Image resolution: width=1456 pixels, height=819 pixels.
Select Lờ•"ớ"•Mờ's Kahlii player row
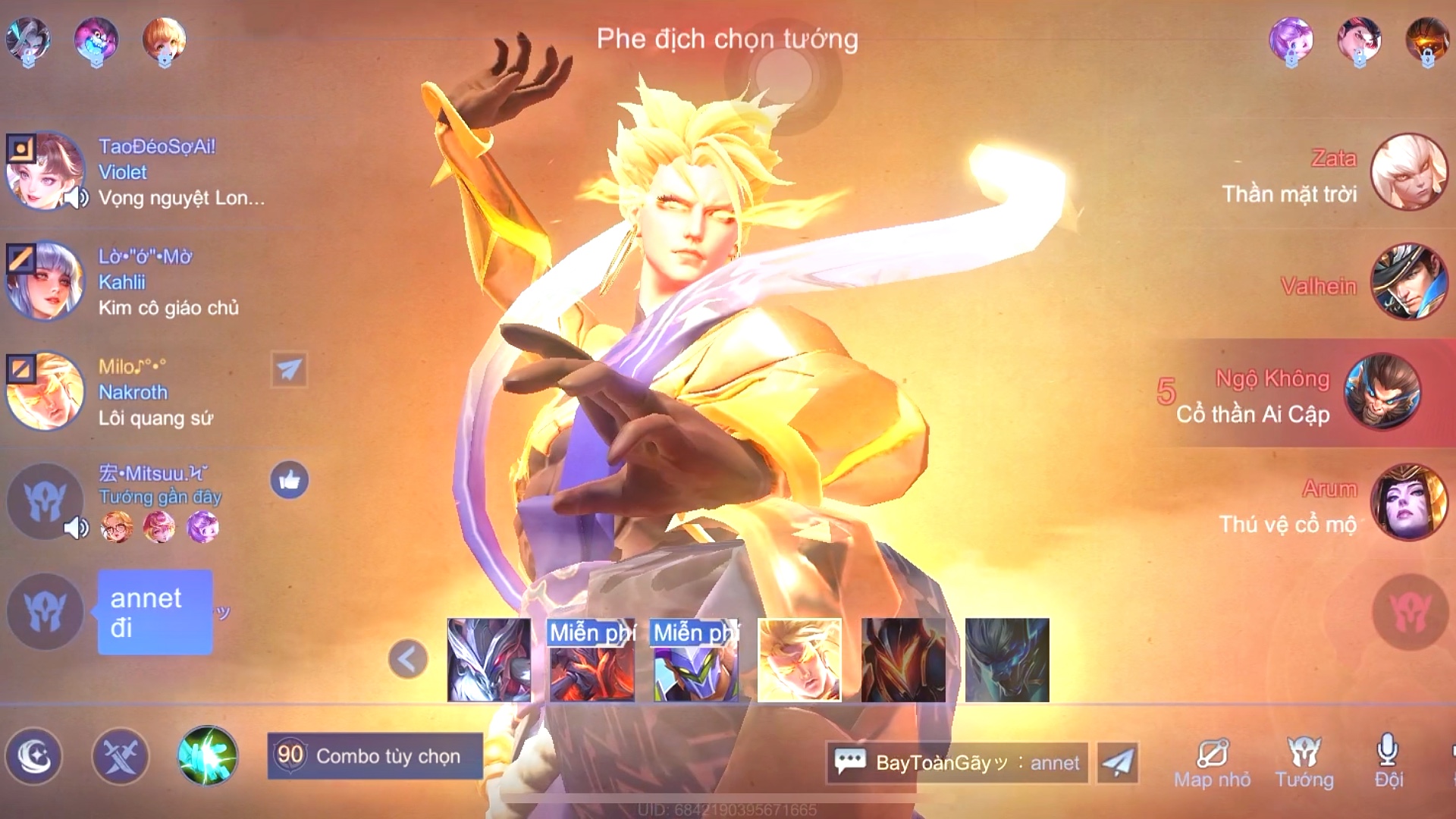(x=136, y=282)
